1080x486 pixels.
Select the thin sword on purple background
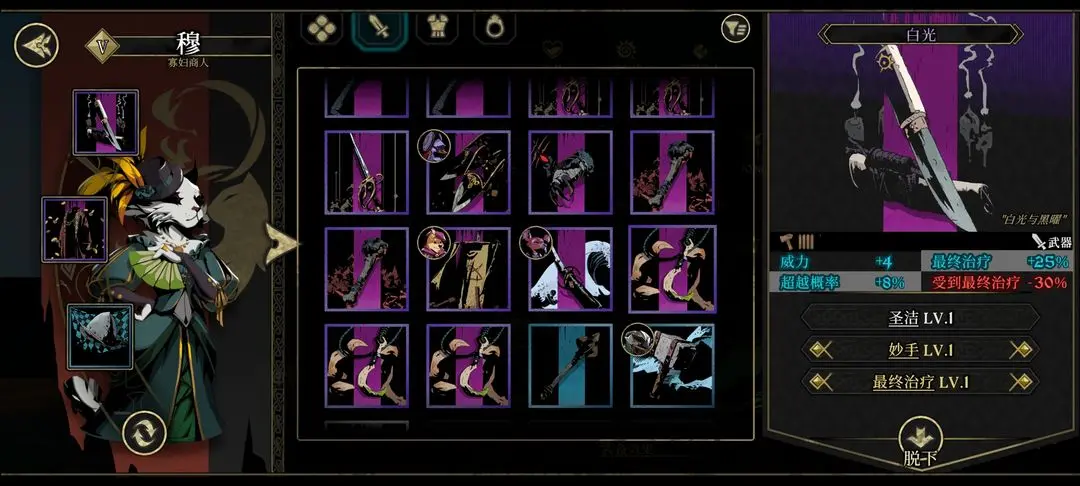(x=366, y=173)
